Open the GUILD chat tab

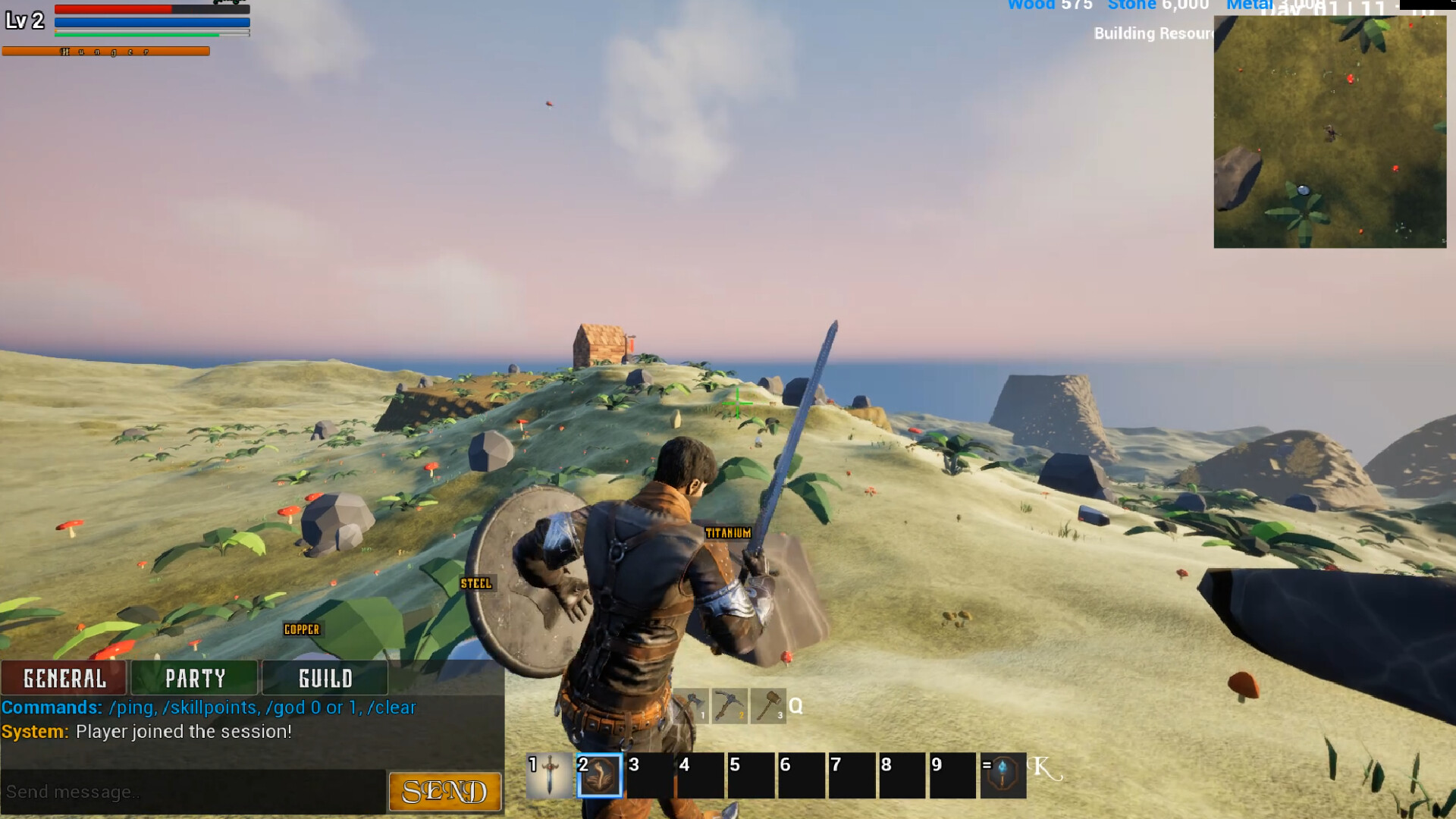[325, 677]
